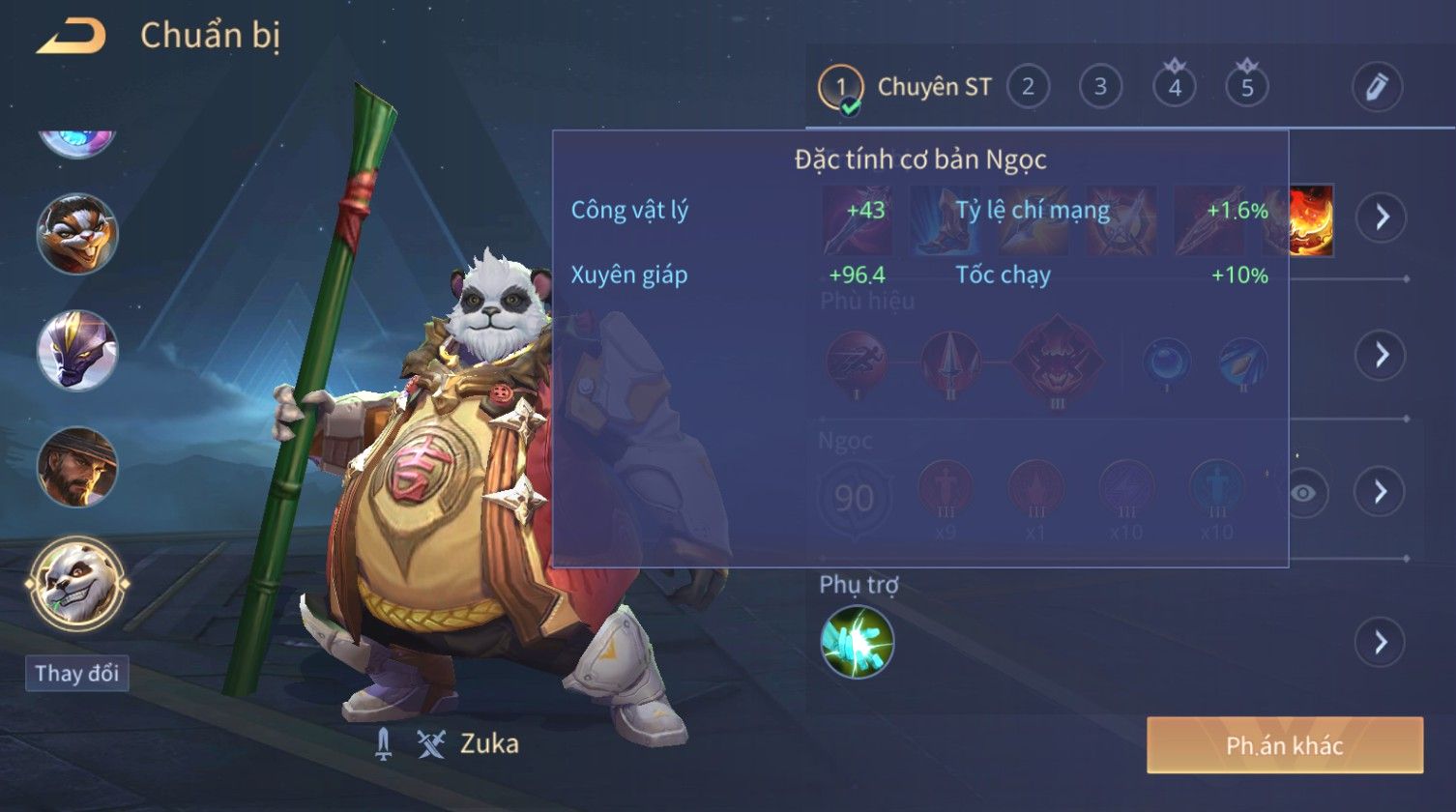The height and width of the screenshot is (812, 1456).
Task: Expand the Phụ trợ section arrow
Action: [x=1381, y=642]
